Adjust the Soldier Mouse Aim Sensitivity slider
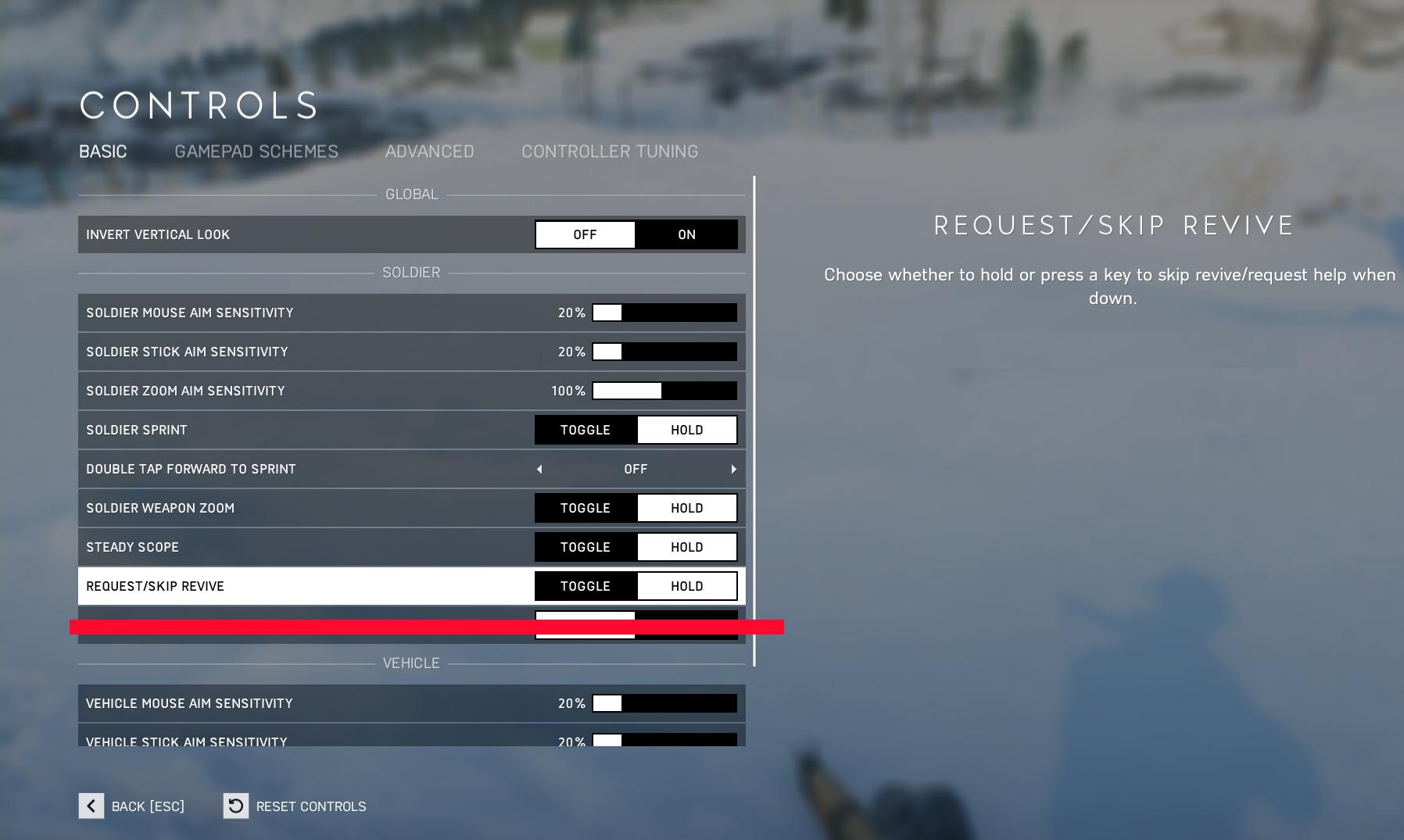Viewport: 1404px width, 840px height. click(664, 313)
